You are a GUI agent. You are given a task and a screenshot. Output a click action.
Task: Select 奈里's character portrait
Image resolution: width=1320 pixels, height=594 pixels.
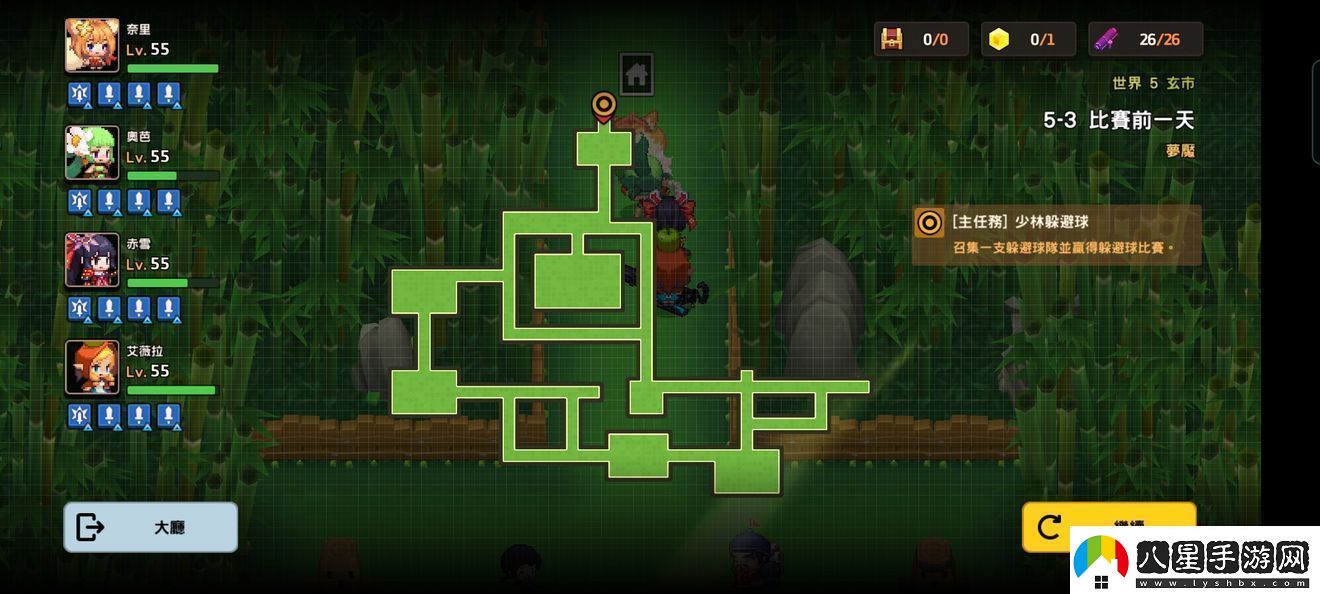92,45
